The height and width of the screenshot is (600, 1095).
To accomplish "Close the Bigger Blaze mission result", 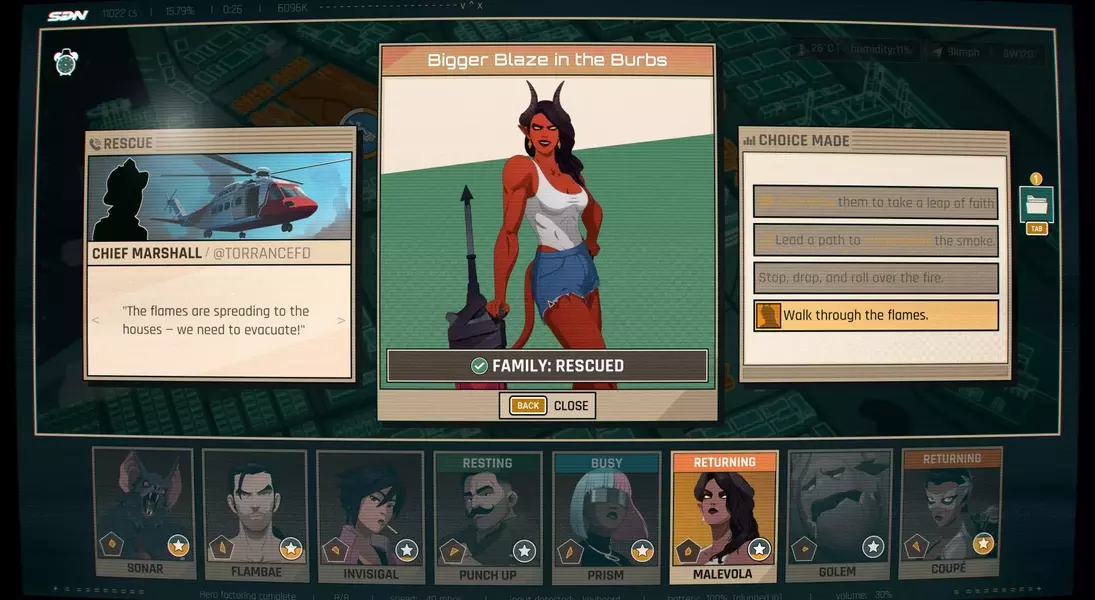I will click(x=548, y=405).
